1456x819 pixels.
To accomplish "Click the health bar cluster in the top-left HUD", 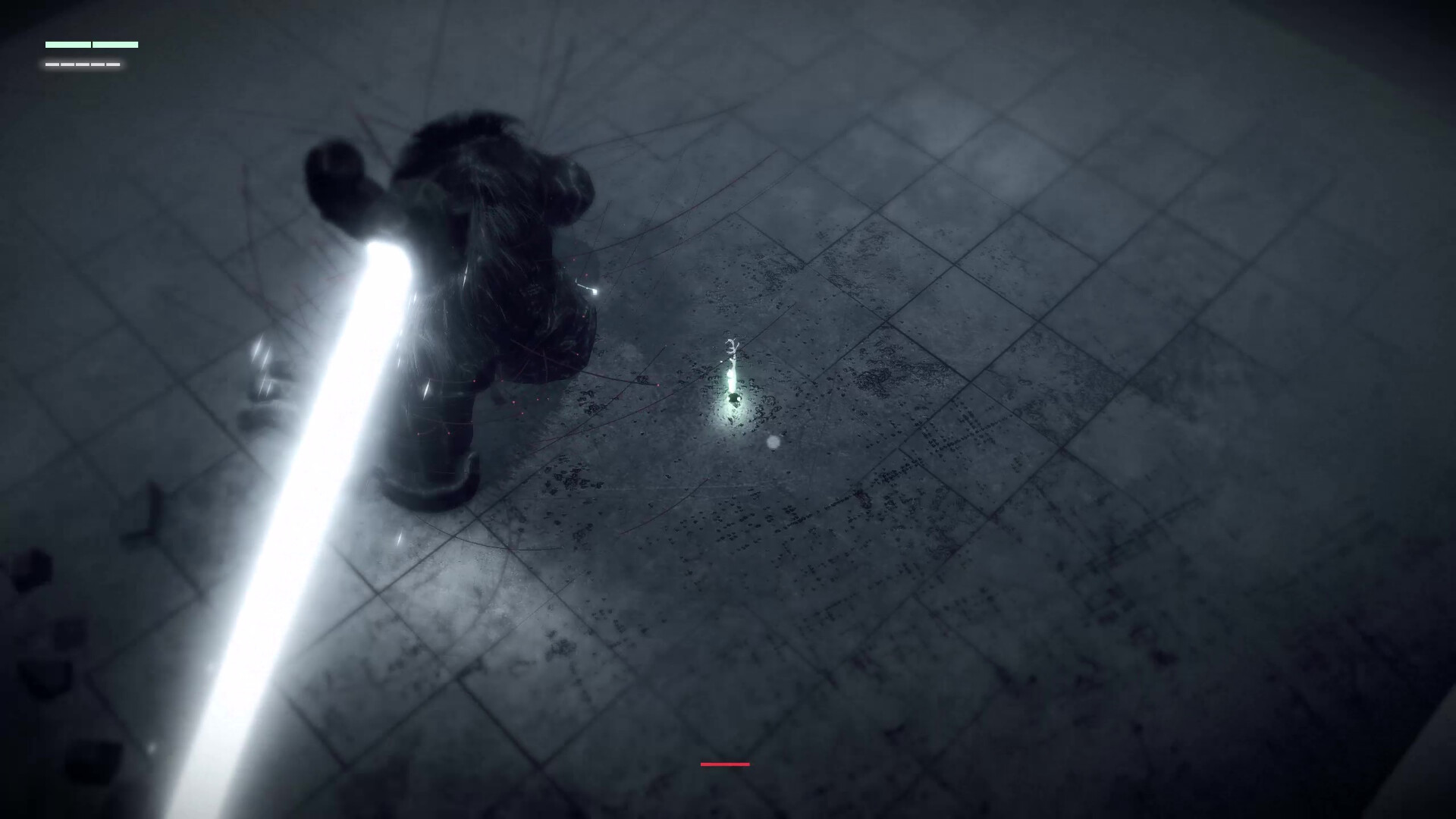I will tap(91, 53).
